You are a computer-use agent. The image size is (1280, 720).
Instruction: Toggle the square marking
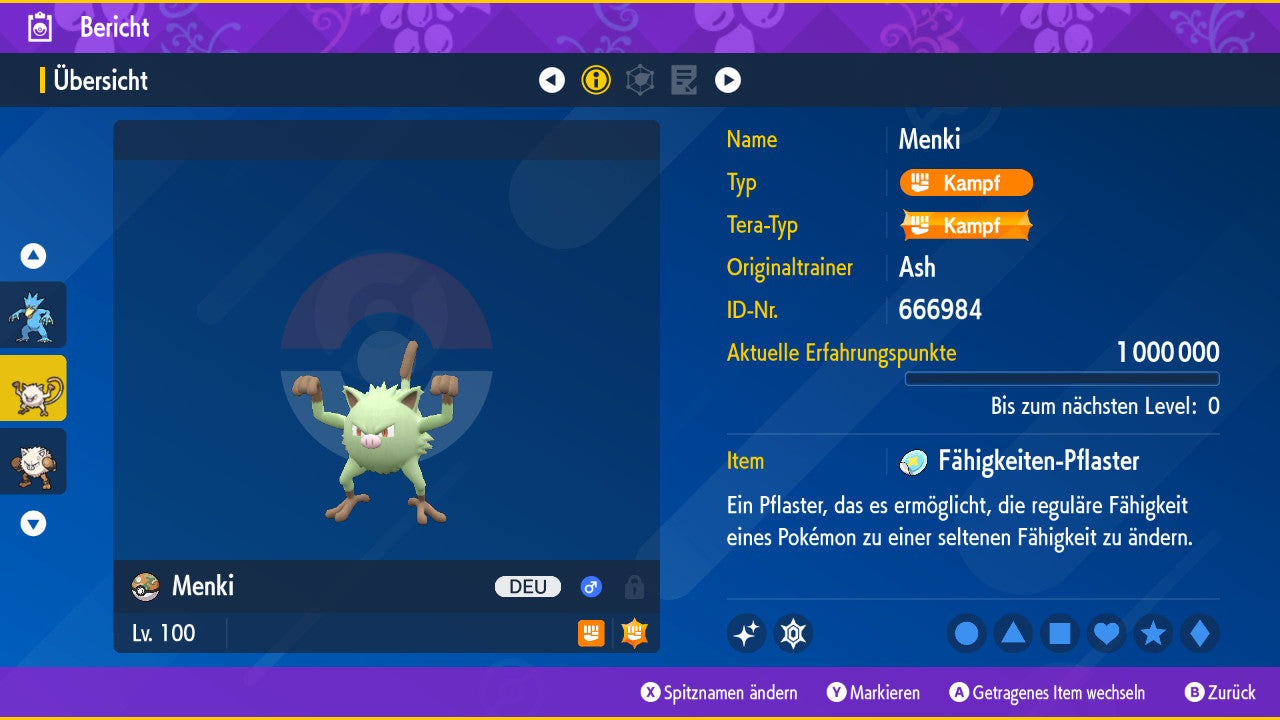coord(1060,633)
